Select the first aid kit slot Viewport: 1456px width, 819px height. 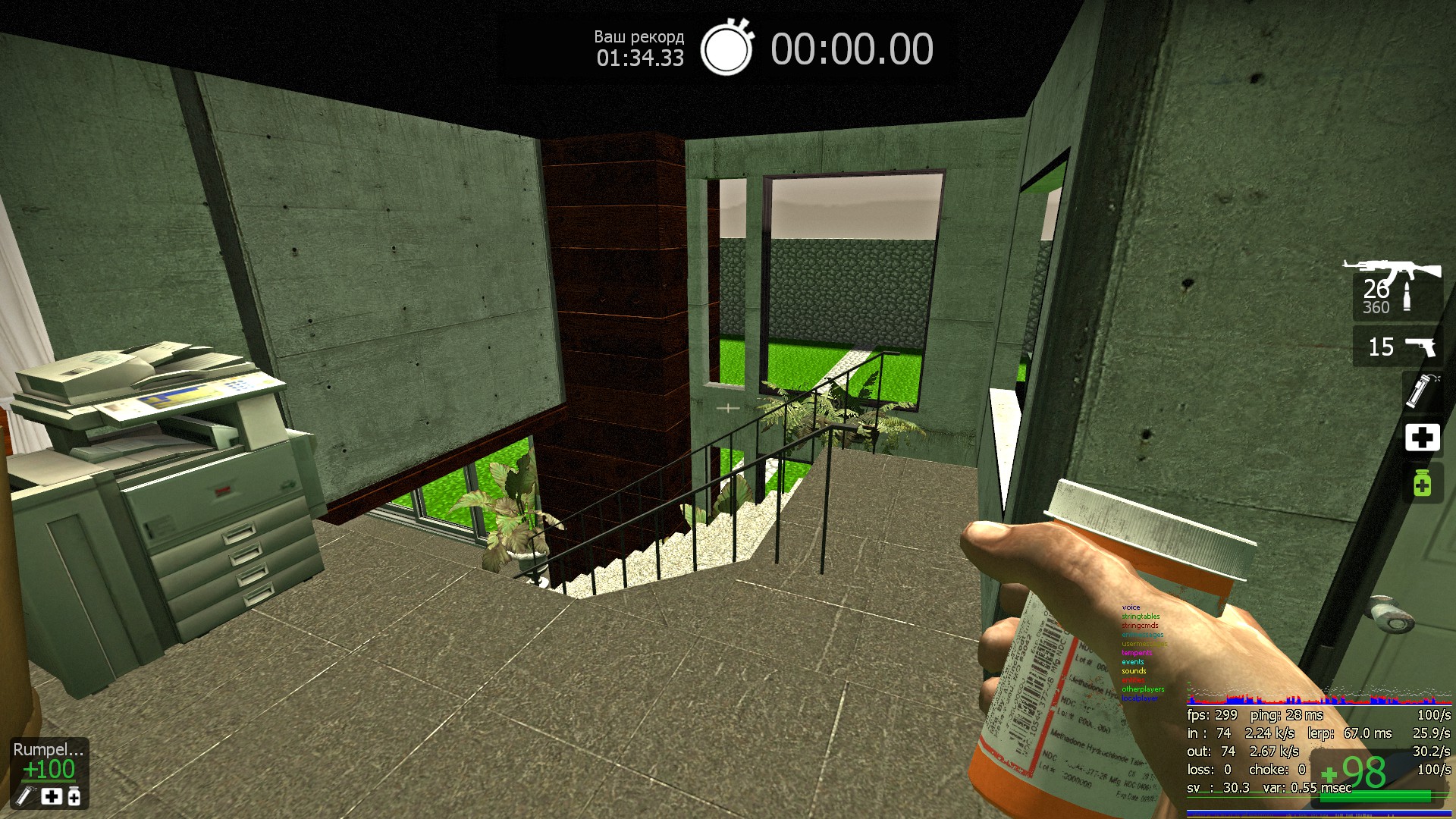tap(1422, 438)
